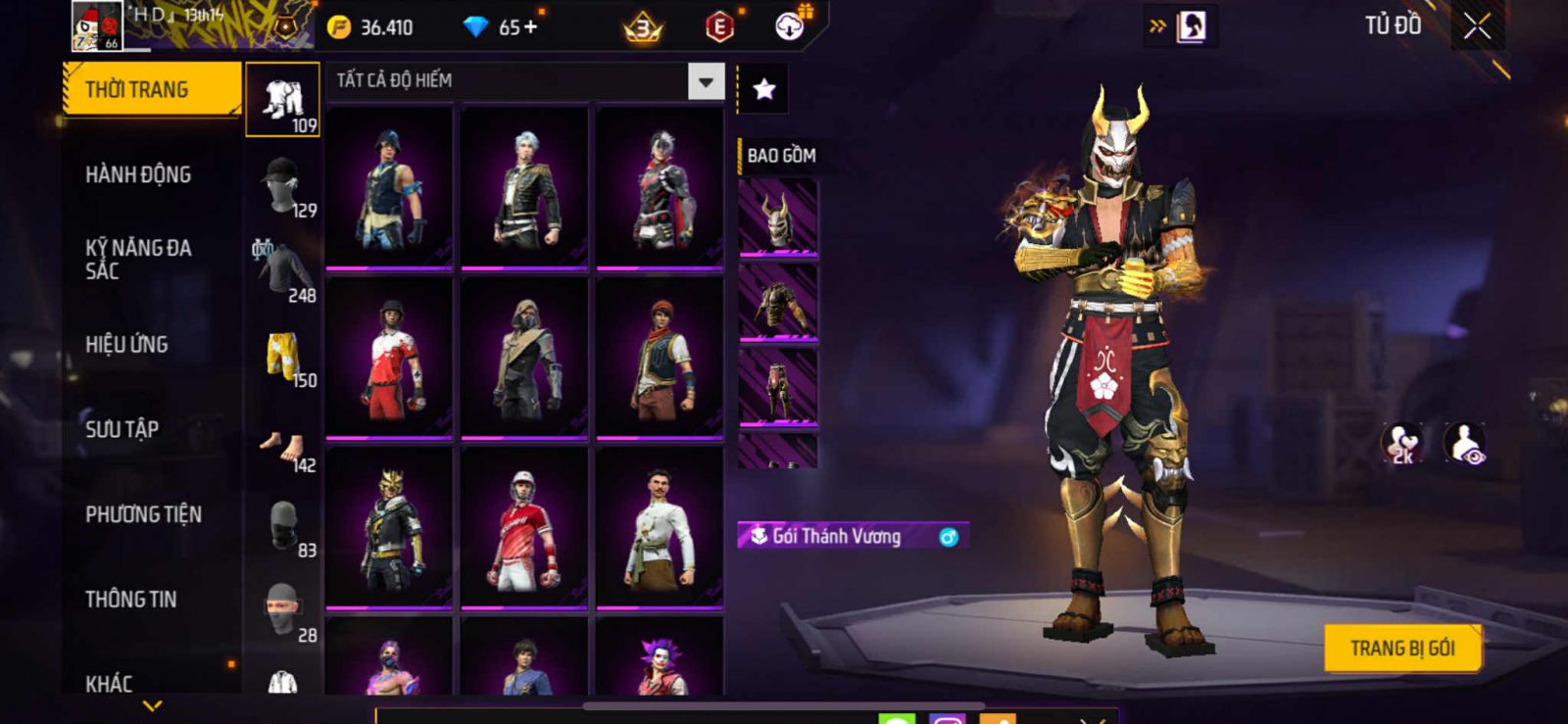This screenshot has width=1568, height=724.
Task: Choose the yellow shorts sub-category
Action: [283, 356]
